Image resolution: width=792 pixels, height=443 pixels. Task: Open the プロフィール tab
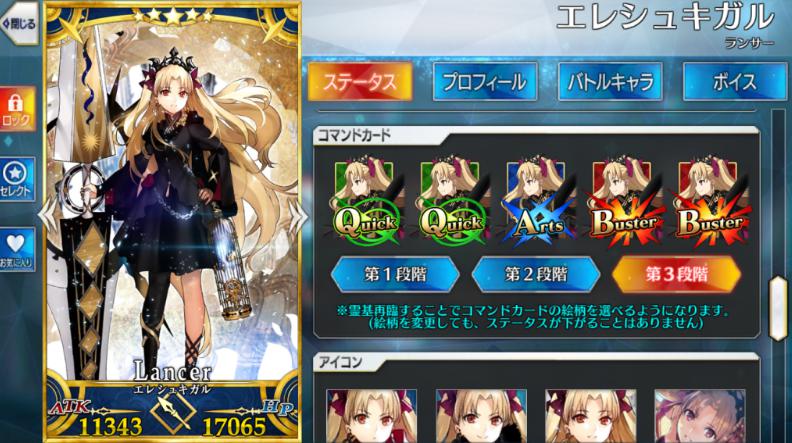[485, 81]
